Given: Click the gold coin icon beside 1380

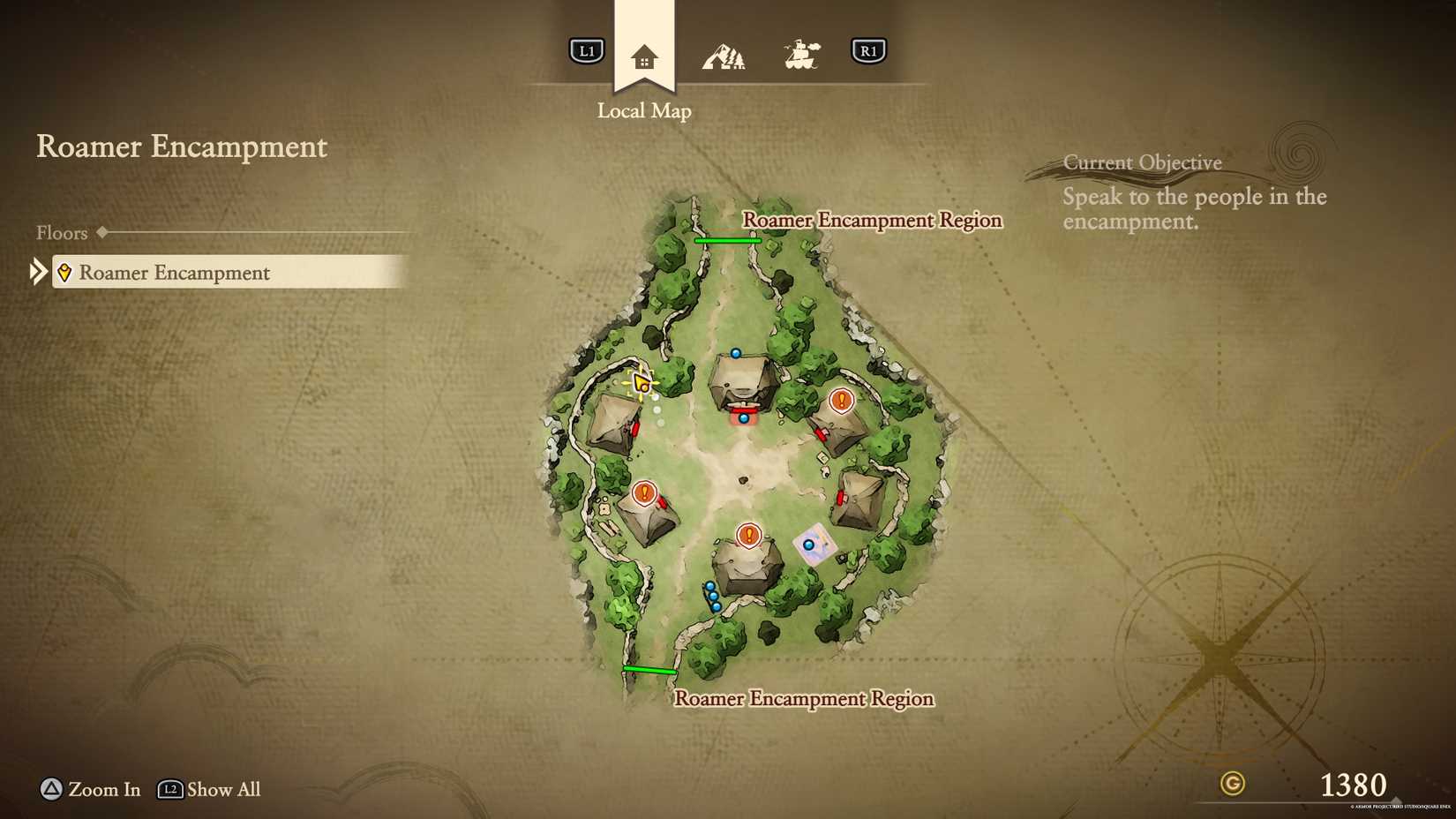Looking at the screenshot, I should click(x=1231, y=784).
